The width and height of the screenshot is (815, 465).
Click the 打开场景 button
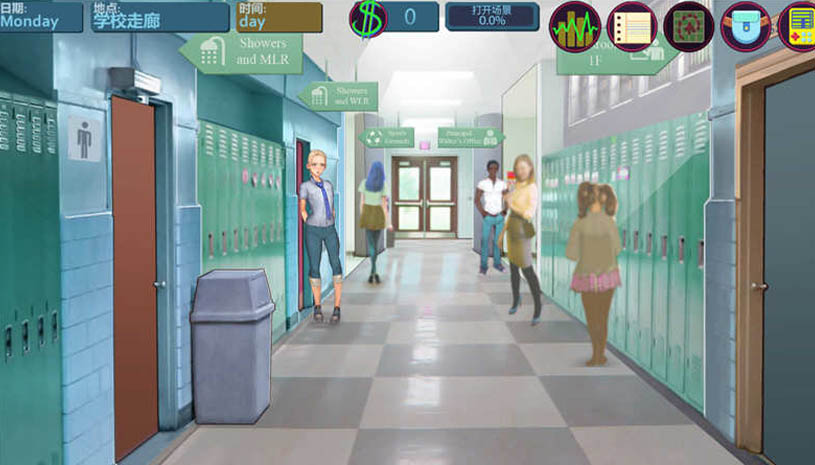click(492, 16)
